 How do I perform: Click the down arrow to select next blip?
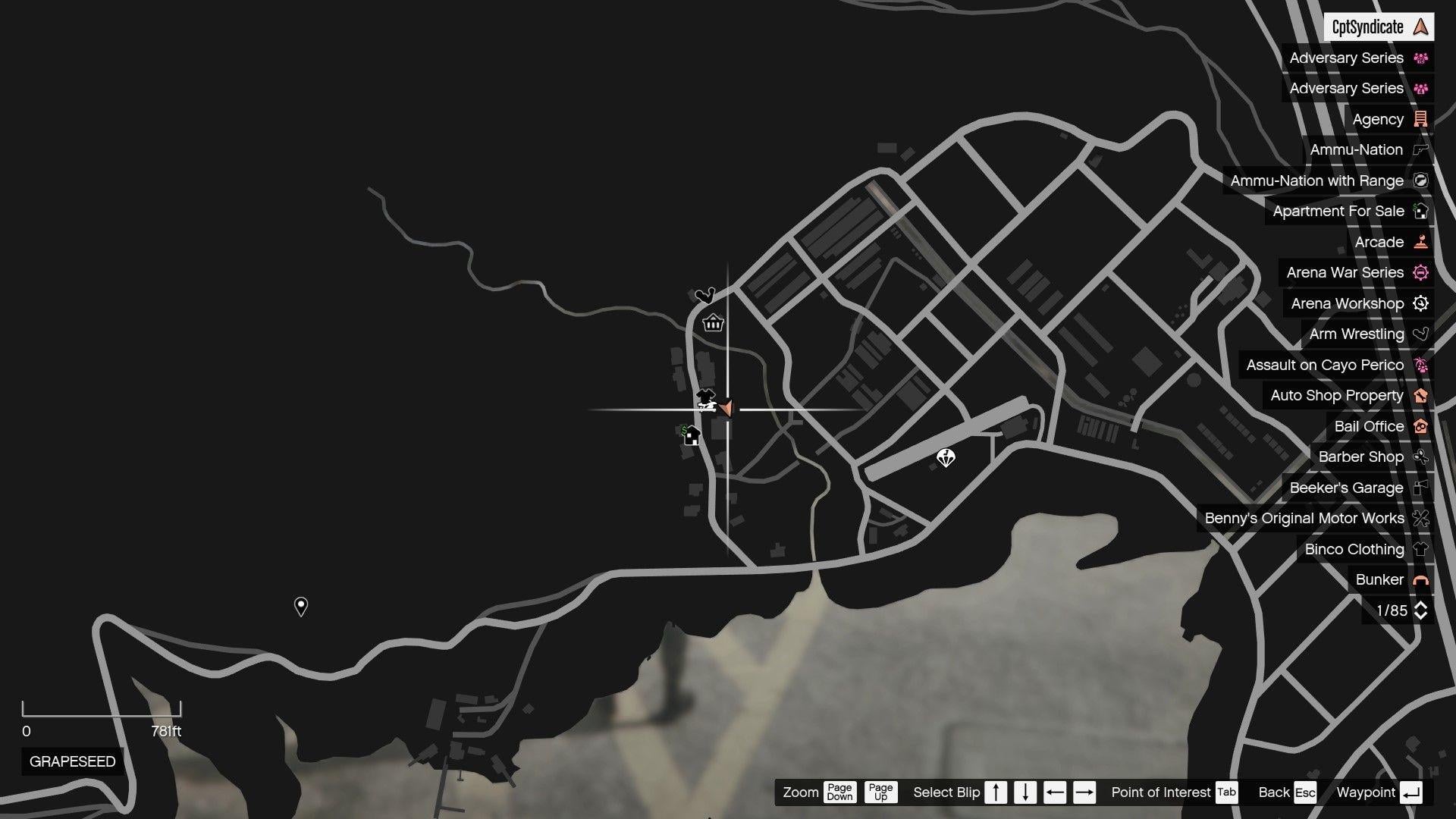click(1024, 792)
